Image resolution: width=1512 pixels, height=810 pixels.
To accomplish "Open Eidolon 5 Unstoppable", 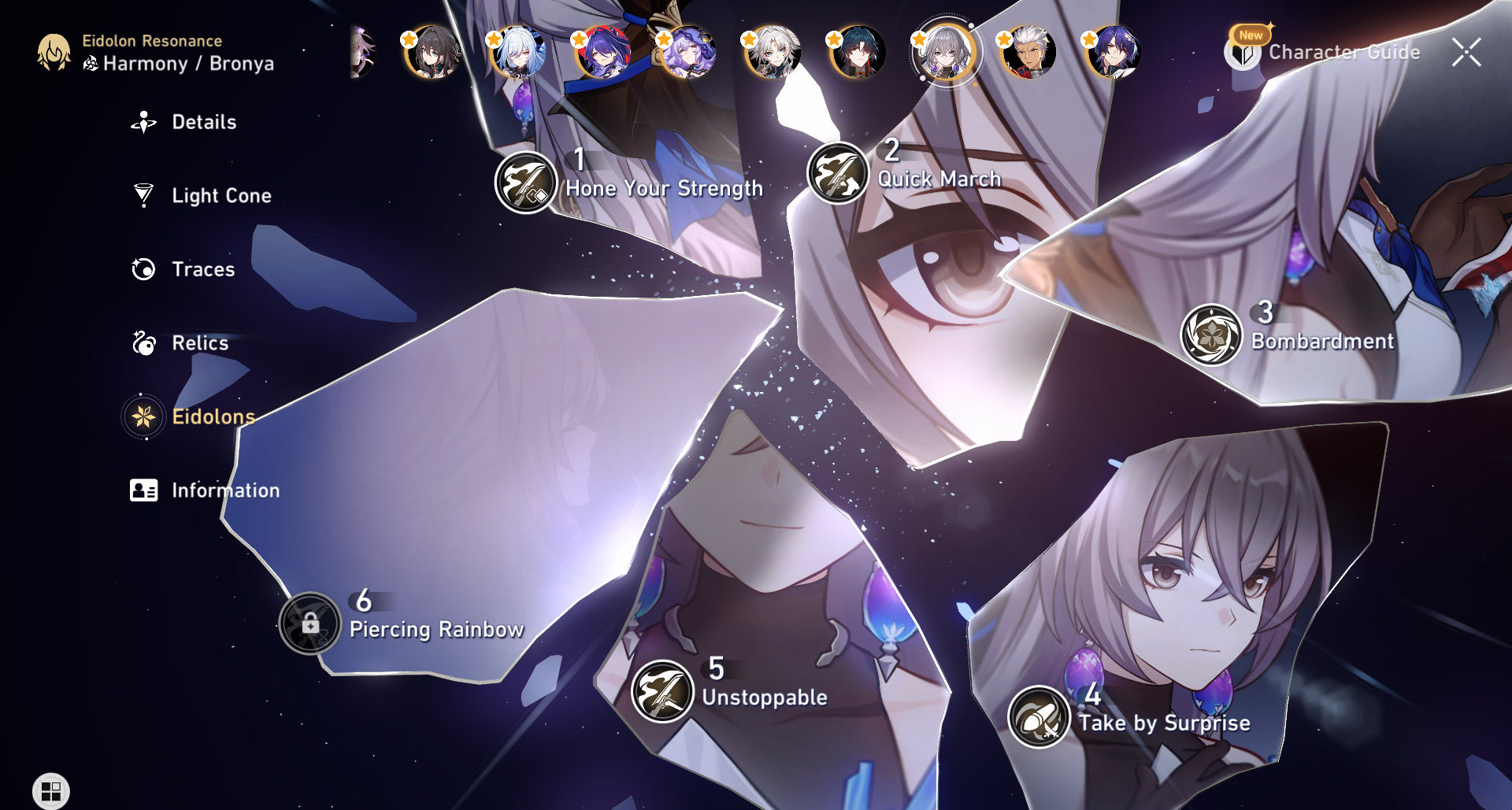I will [662, 690].
